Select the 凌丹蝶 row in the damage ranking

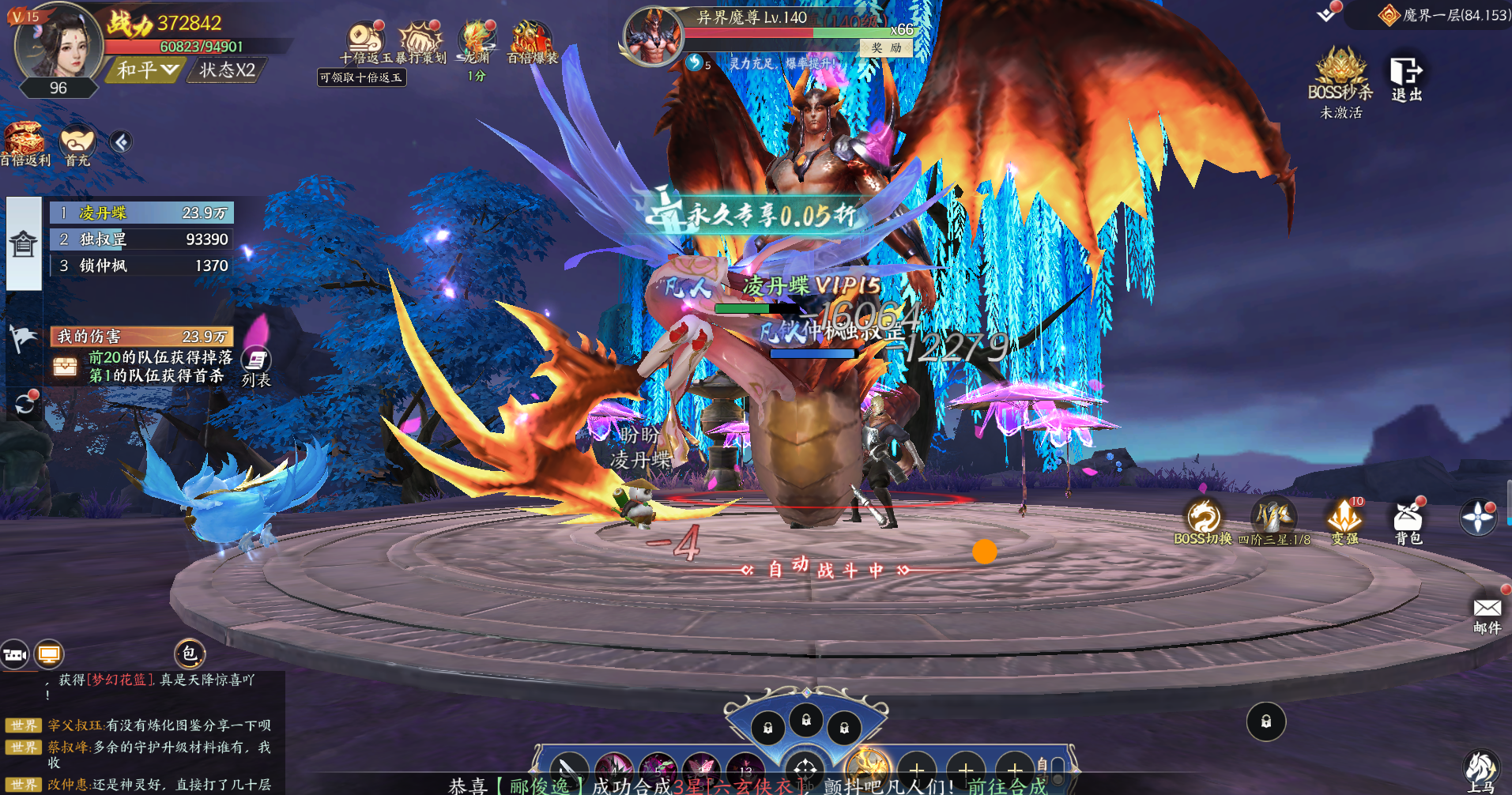[x=142, y=213]
